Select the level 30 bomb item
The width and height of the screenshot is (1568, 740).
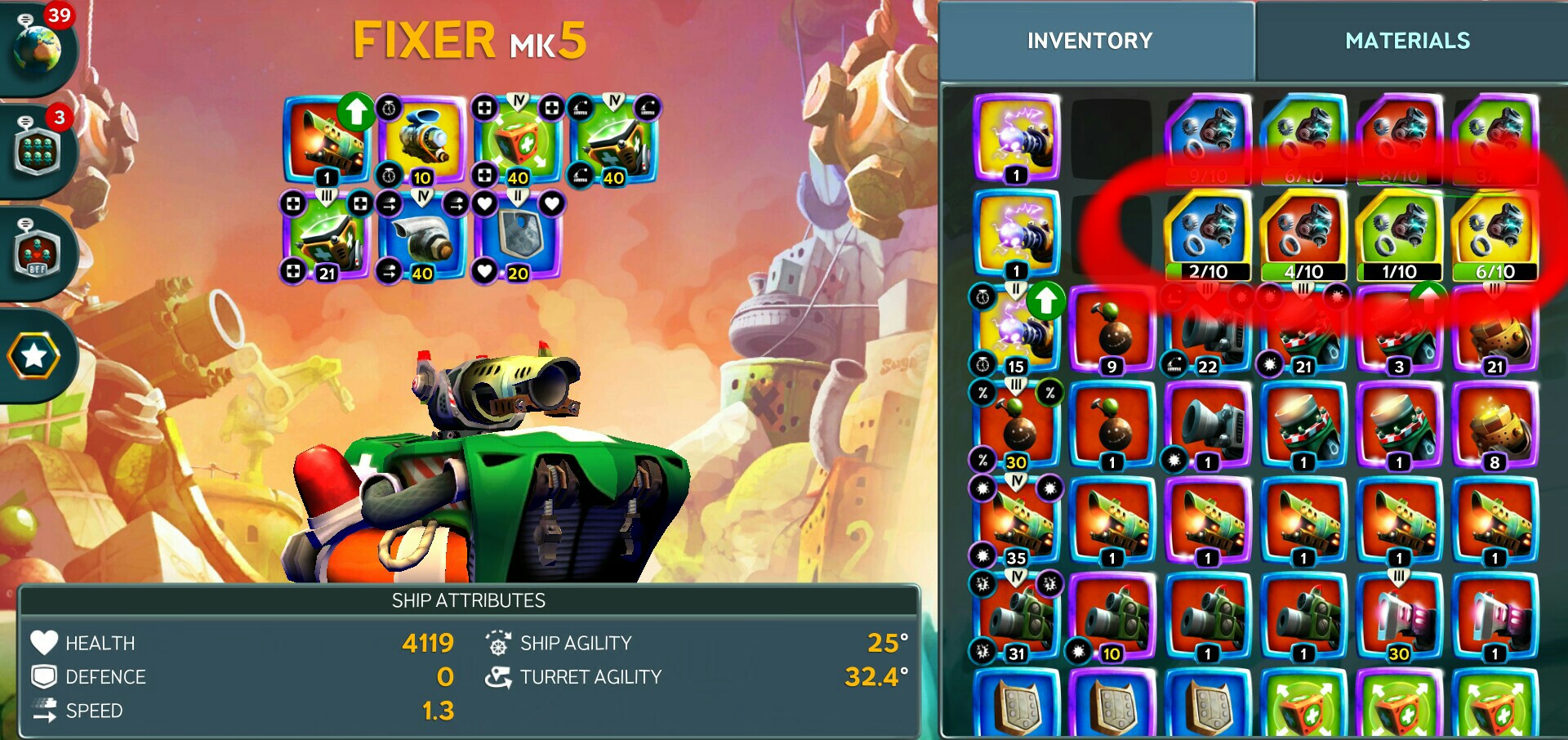coord(1016,426)
